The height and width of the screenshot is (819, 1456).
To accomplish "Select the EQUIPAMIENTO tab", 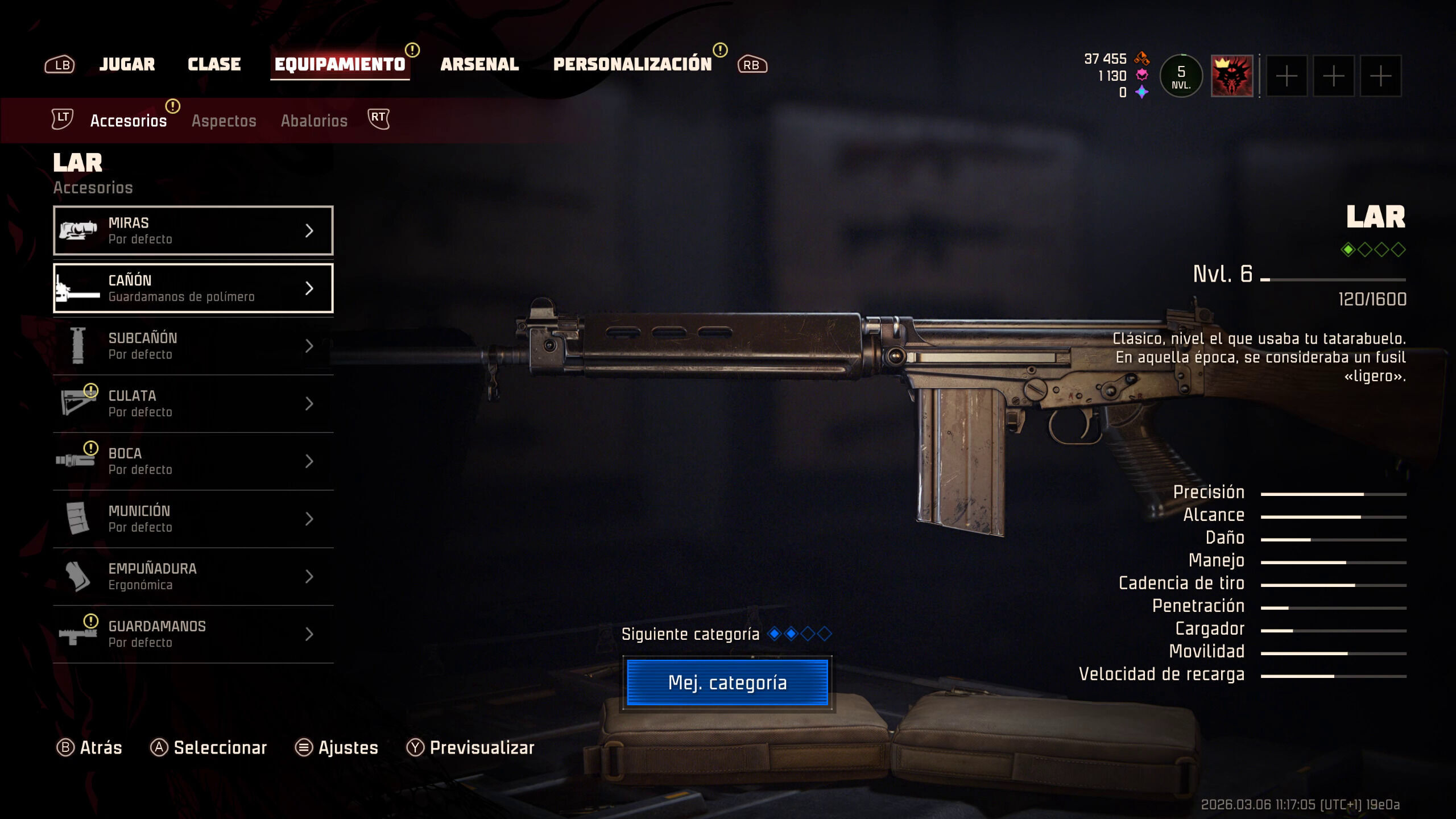I will coord(340,64).
